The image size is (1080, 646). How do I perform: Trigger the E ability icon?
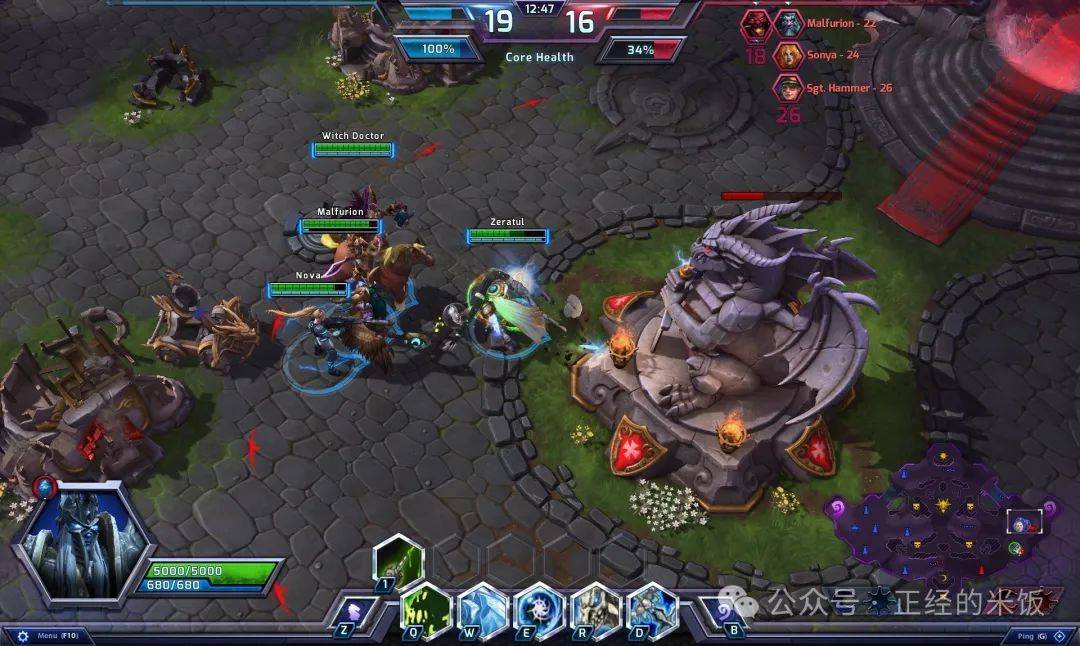pos(539,608)
